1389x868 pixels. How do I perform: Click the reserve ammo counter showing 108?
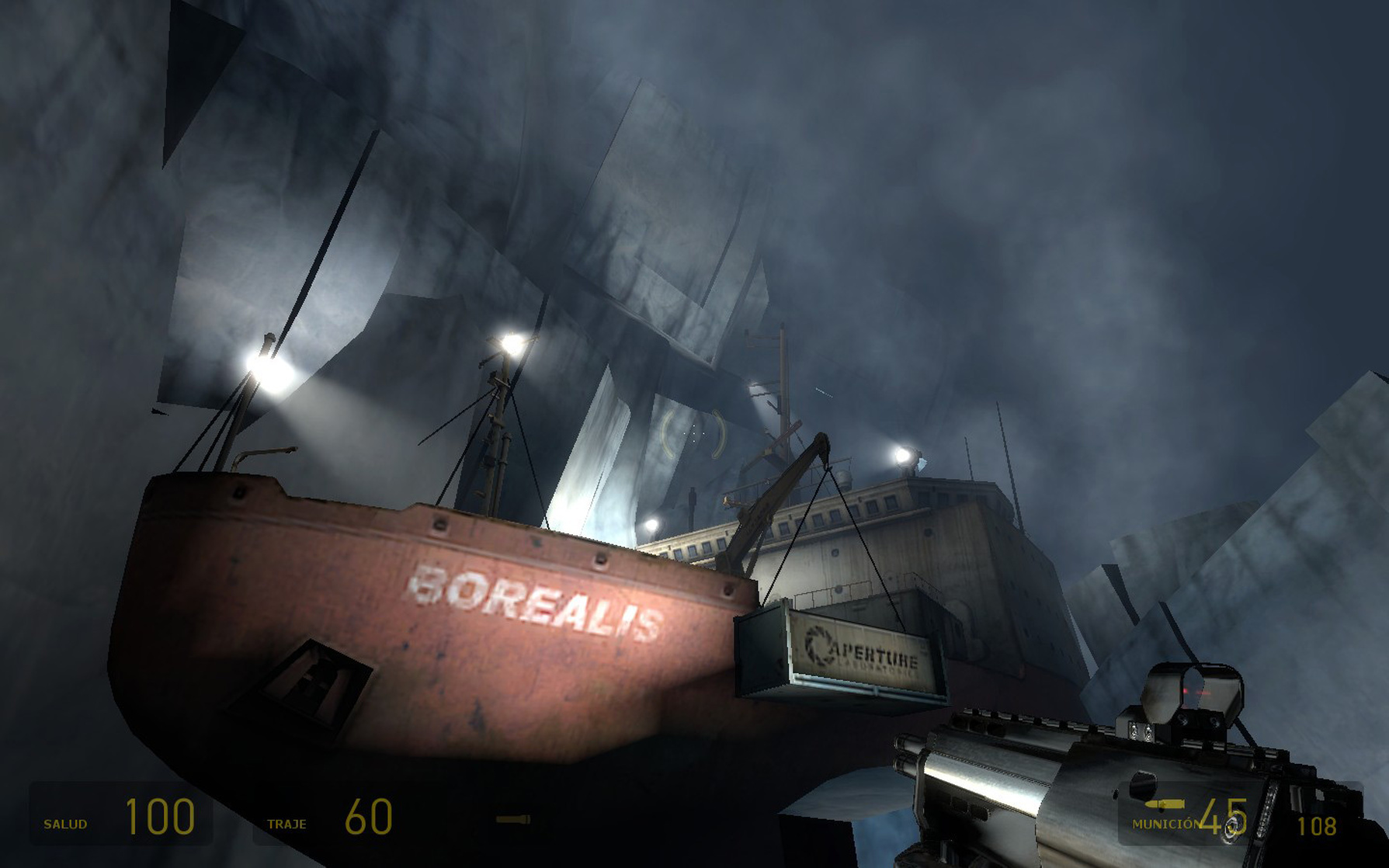click(1317, 826)
